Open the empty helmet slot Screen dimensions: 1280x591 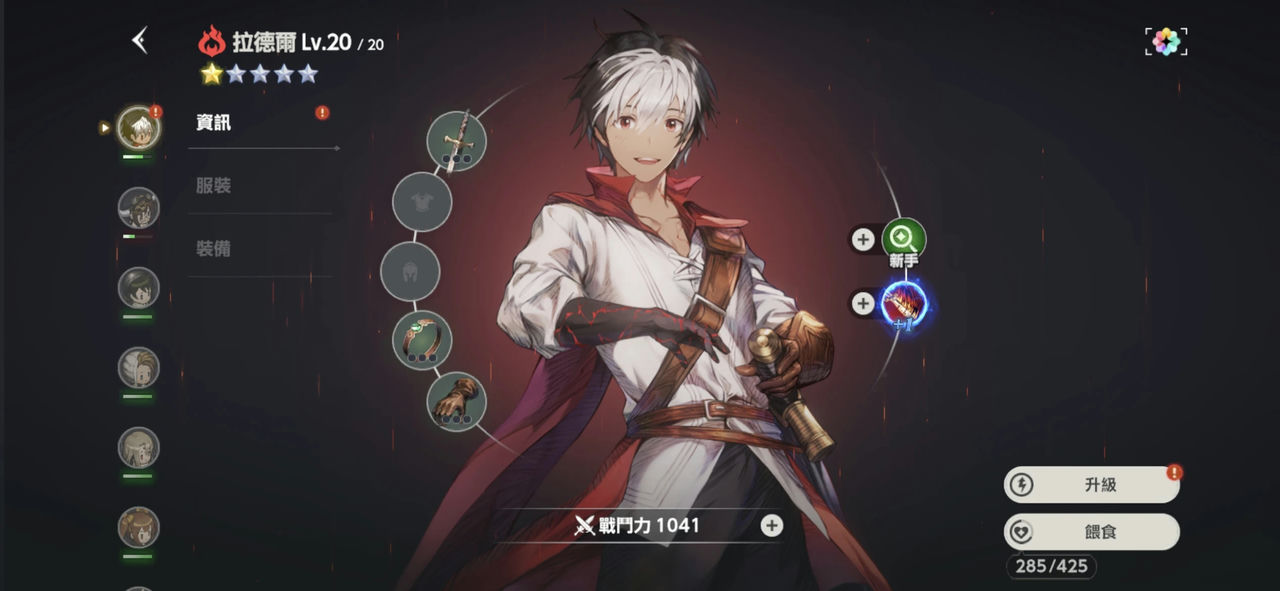411,271
